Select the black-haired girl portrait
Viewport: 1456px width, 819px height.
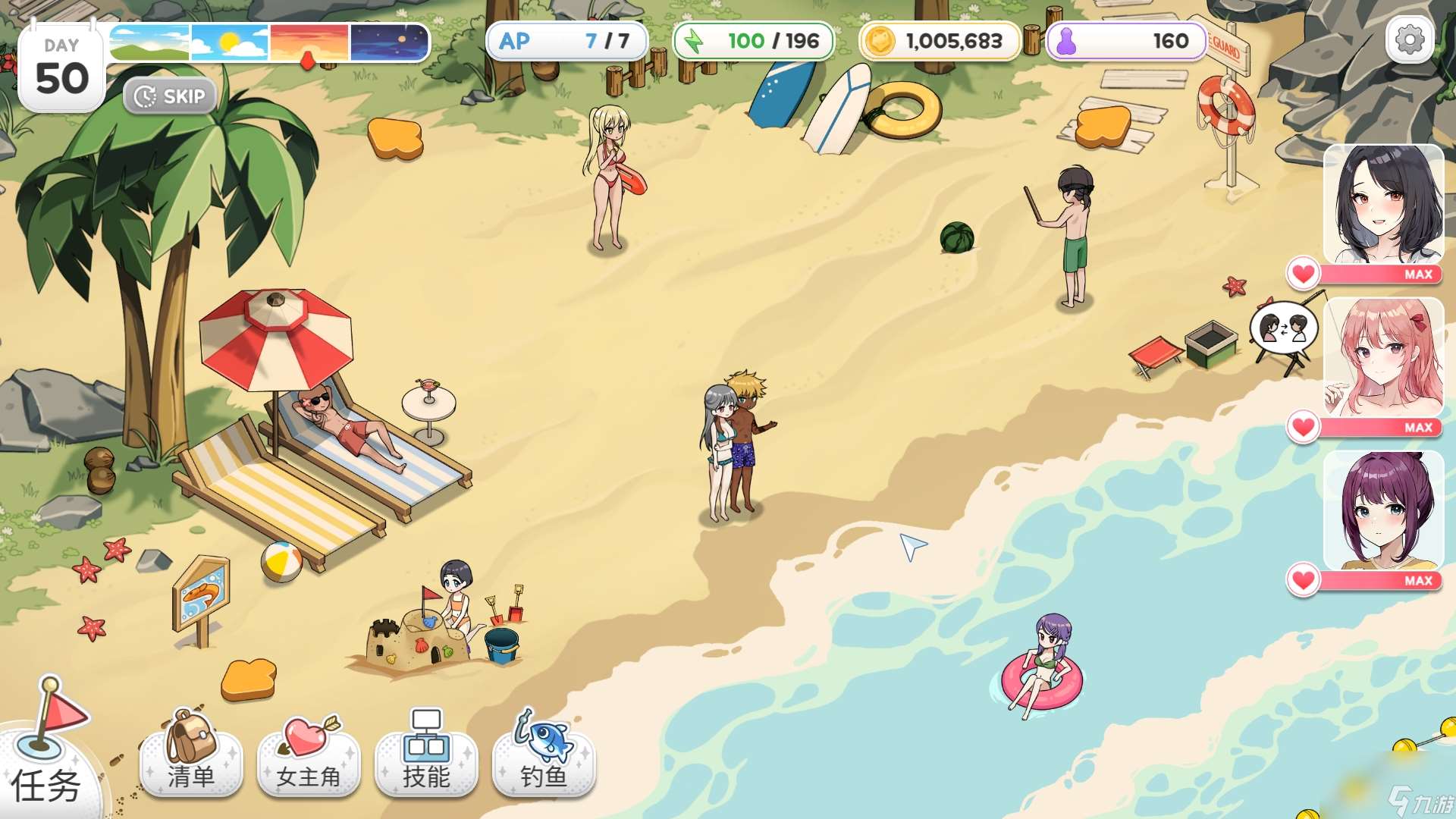1383,205
